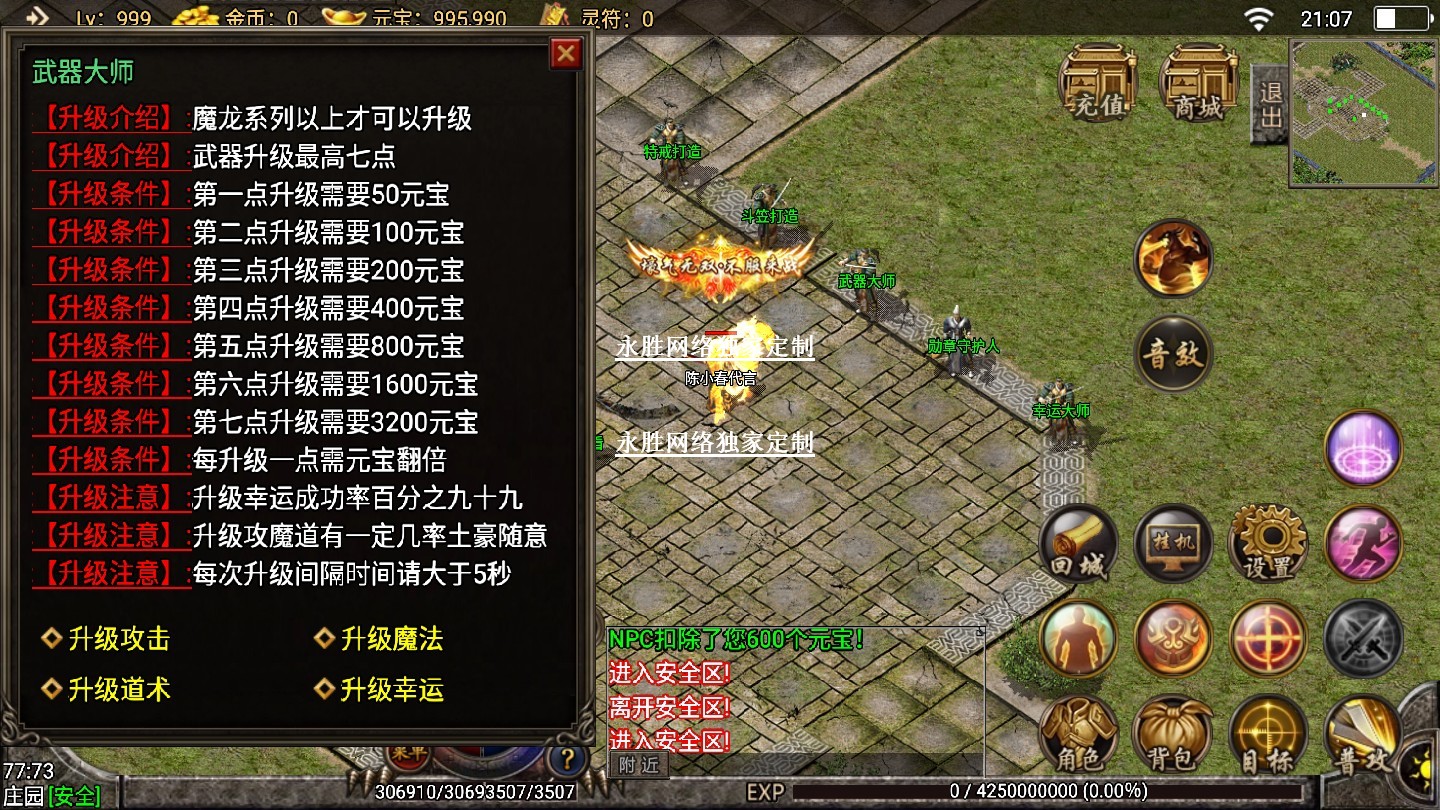Activate 挂机 auto-battle mode
Viewport: 1440px width, 810px height.
[1173, 546]
